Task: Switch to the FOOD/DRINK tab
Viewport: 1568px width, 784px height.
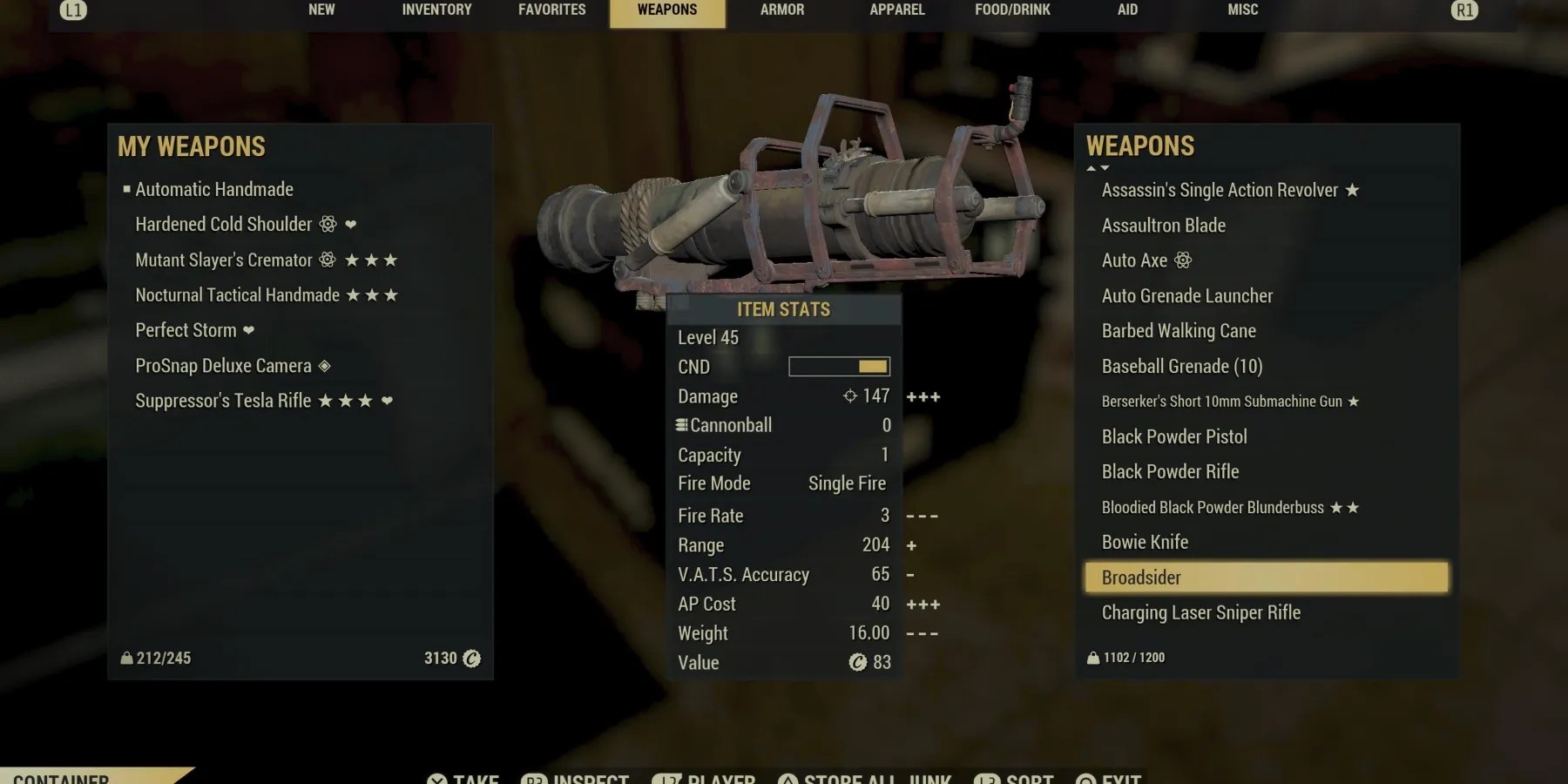Action: point(1013,10)
